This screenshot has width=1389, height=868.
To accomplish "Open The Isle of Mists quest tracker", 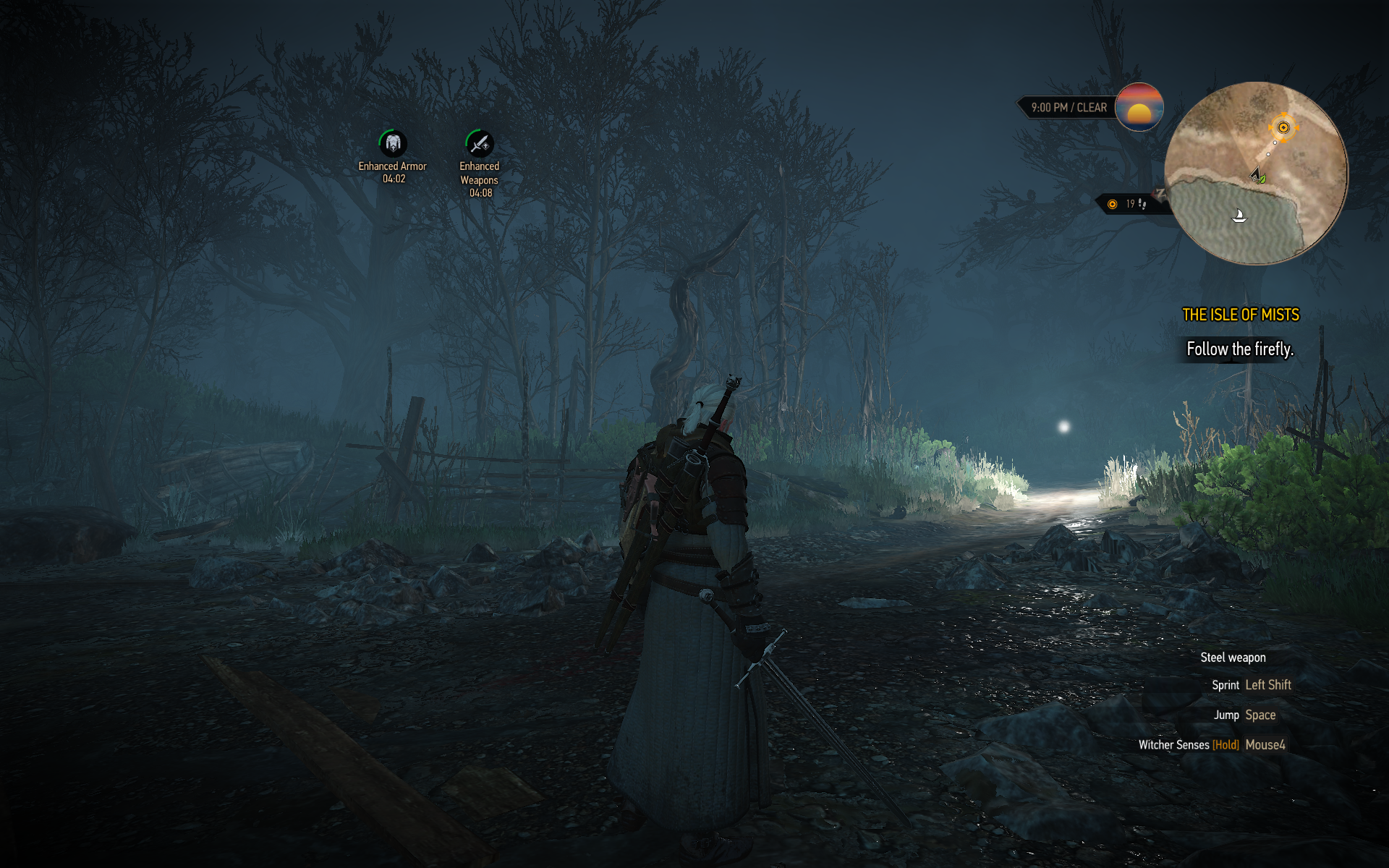I will point(1240,315).
